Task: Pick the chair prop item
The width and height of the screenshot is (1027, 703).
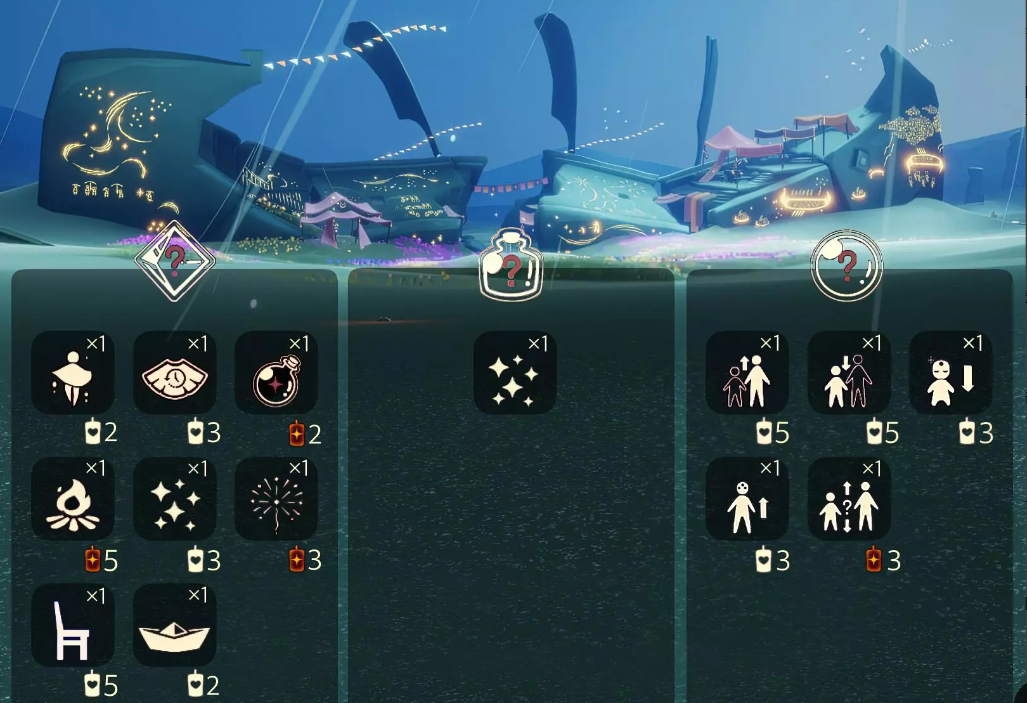Action: [73, 626]
